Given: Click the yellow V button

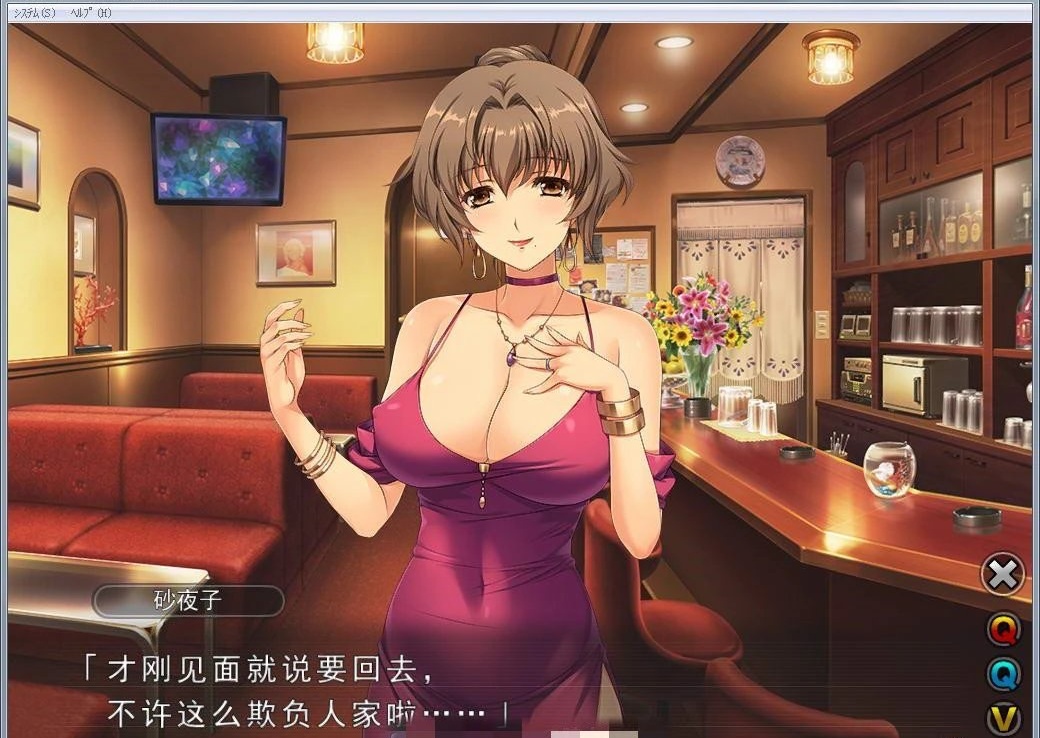Looking at the screenshot, I should 1004,718.
